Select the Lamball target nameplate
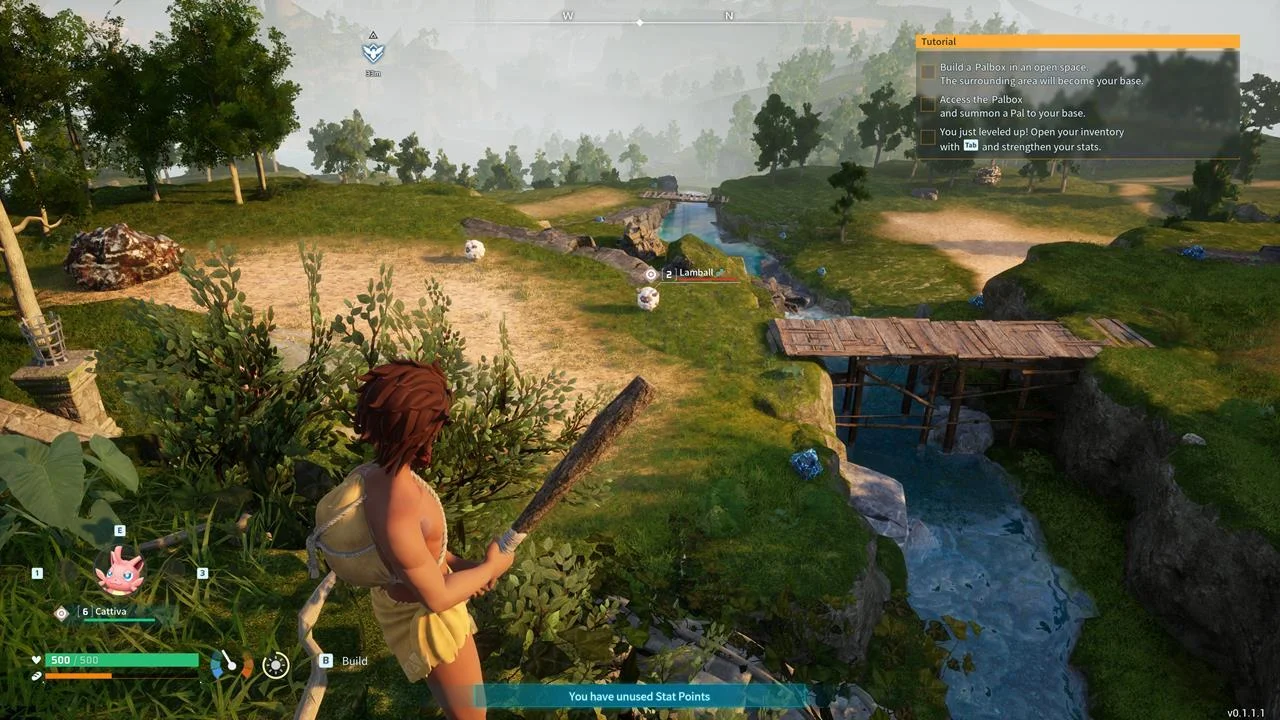The image size is (1280, 720). [697, 273]
